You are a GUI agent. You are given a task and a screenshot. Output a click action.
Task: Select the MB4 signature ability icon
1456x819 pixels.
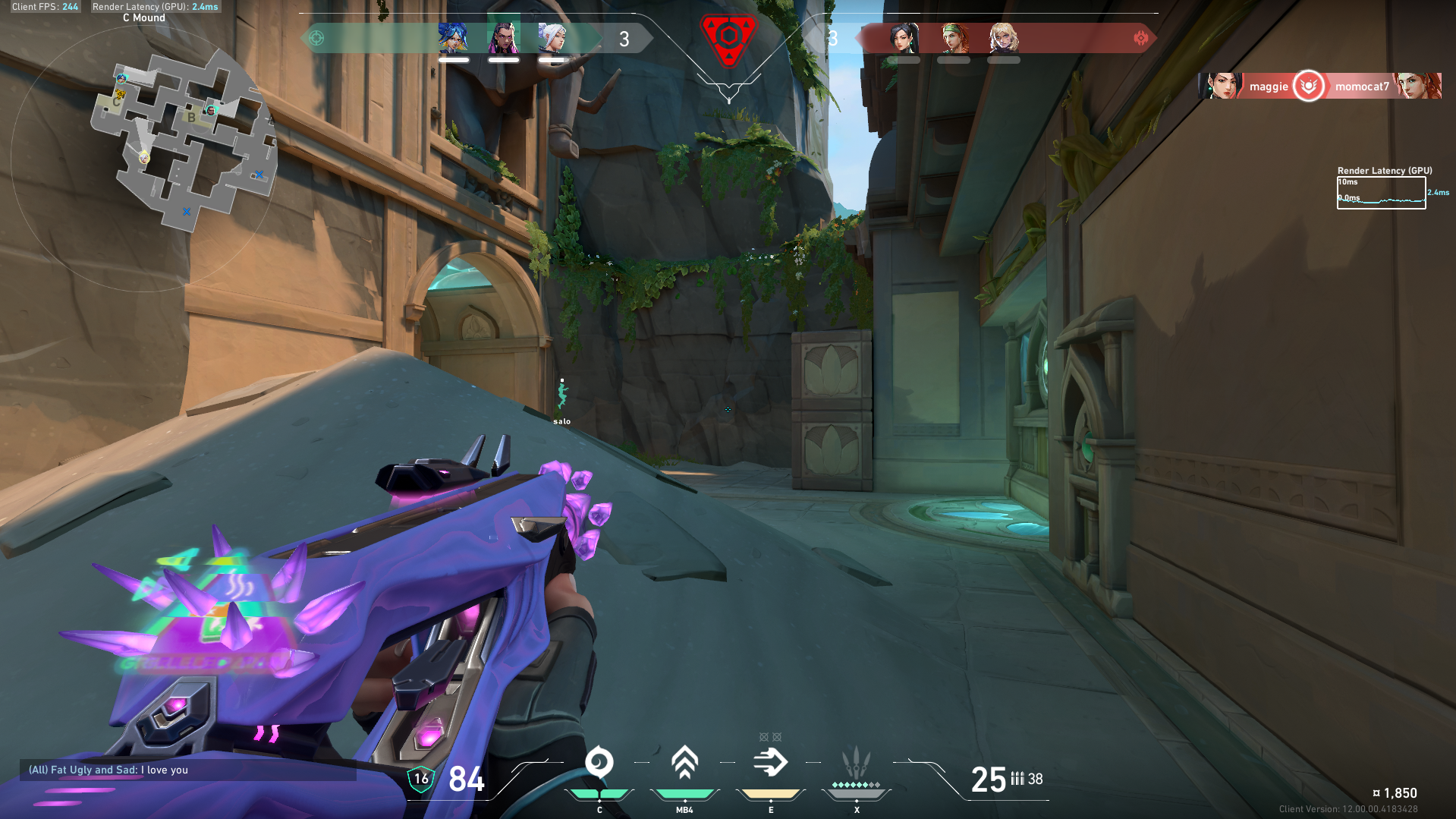(x=685, y=763)
